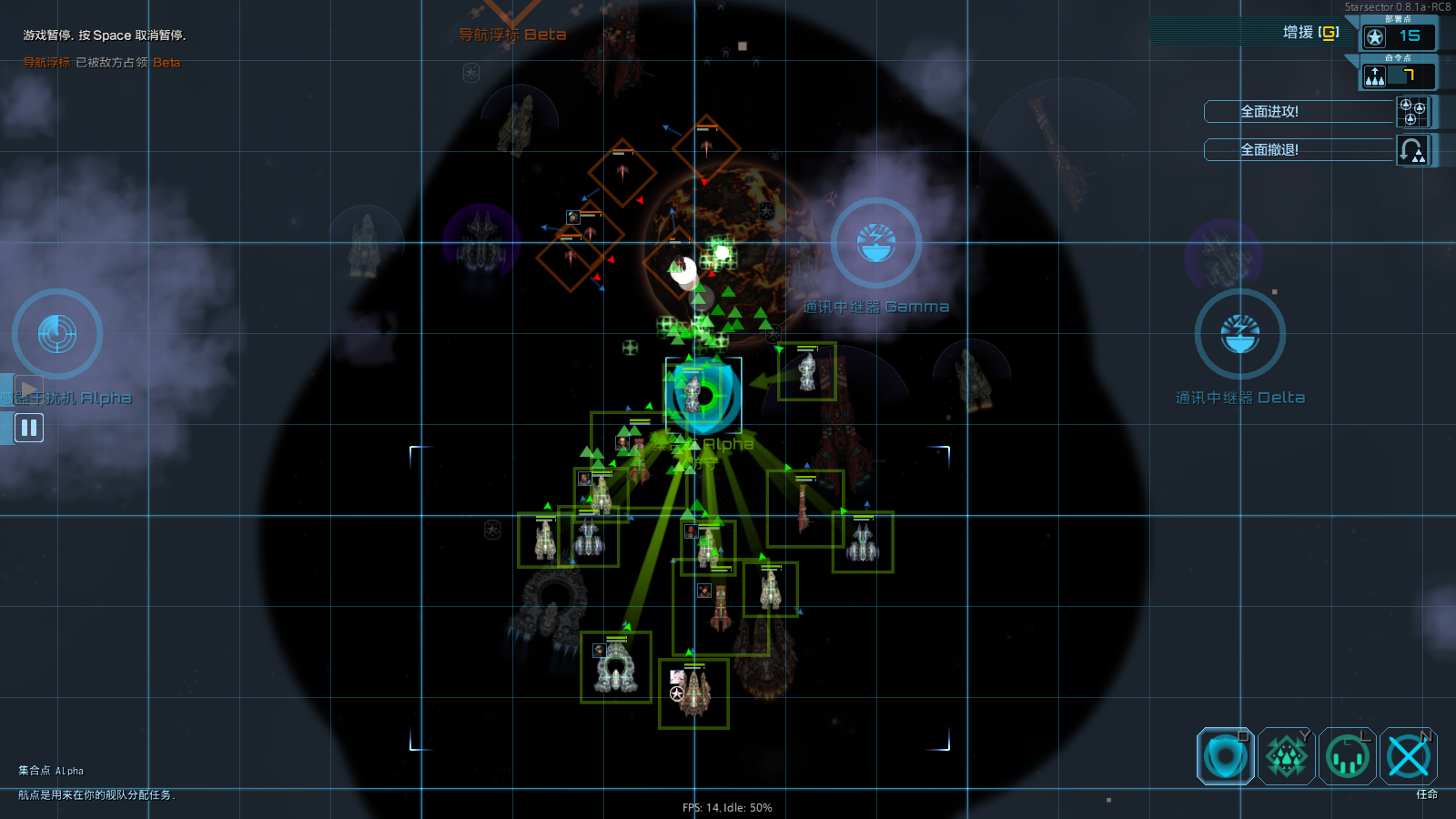Viewport: 1456px width, 819px height.
Task: Click the 通讯中继器 Gamma relay icon
Action: 875,243
